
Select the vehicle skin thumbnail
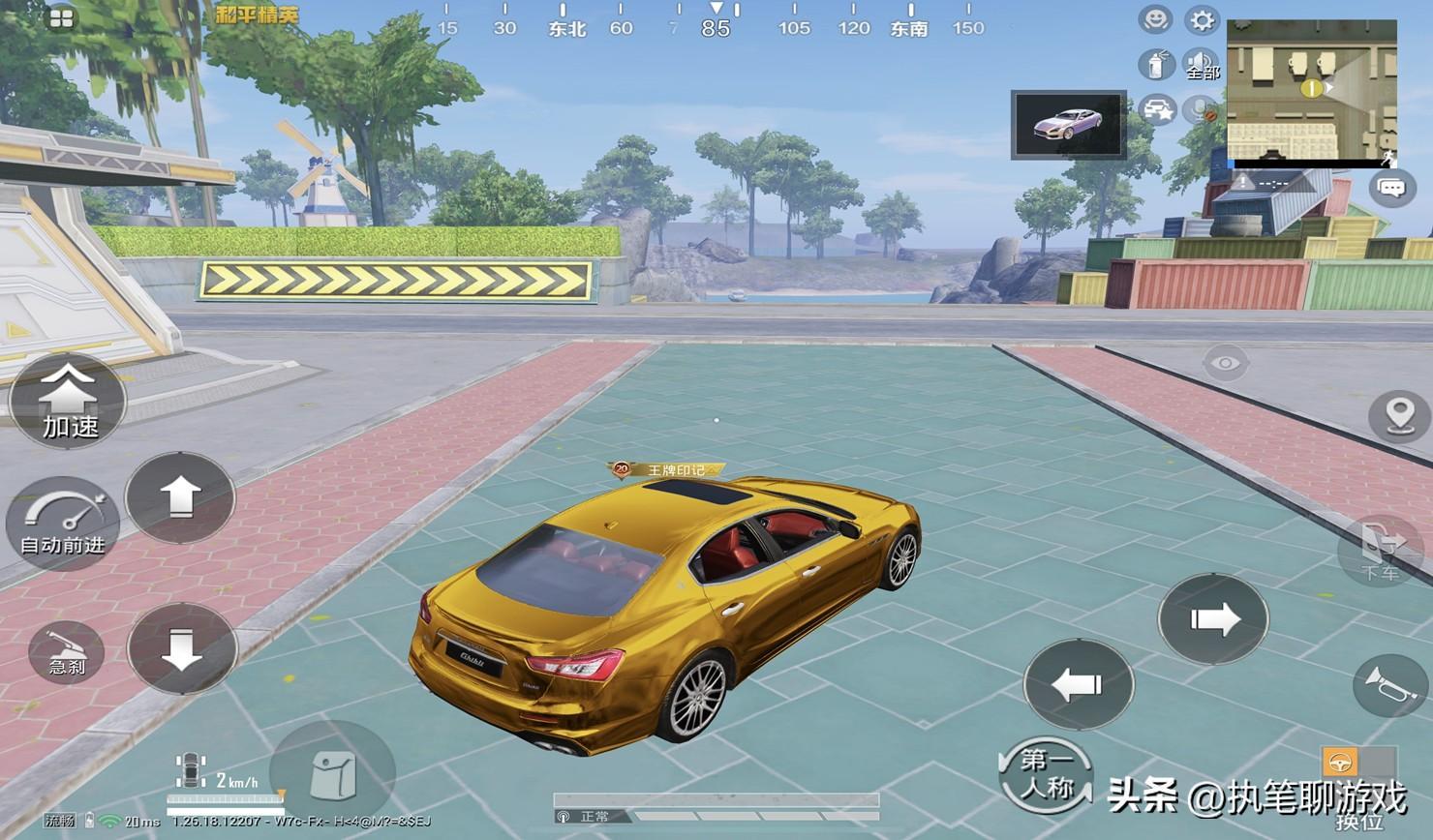point(1069,125)
